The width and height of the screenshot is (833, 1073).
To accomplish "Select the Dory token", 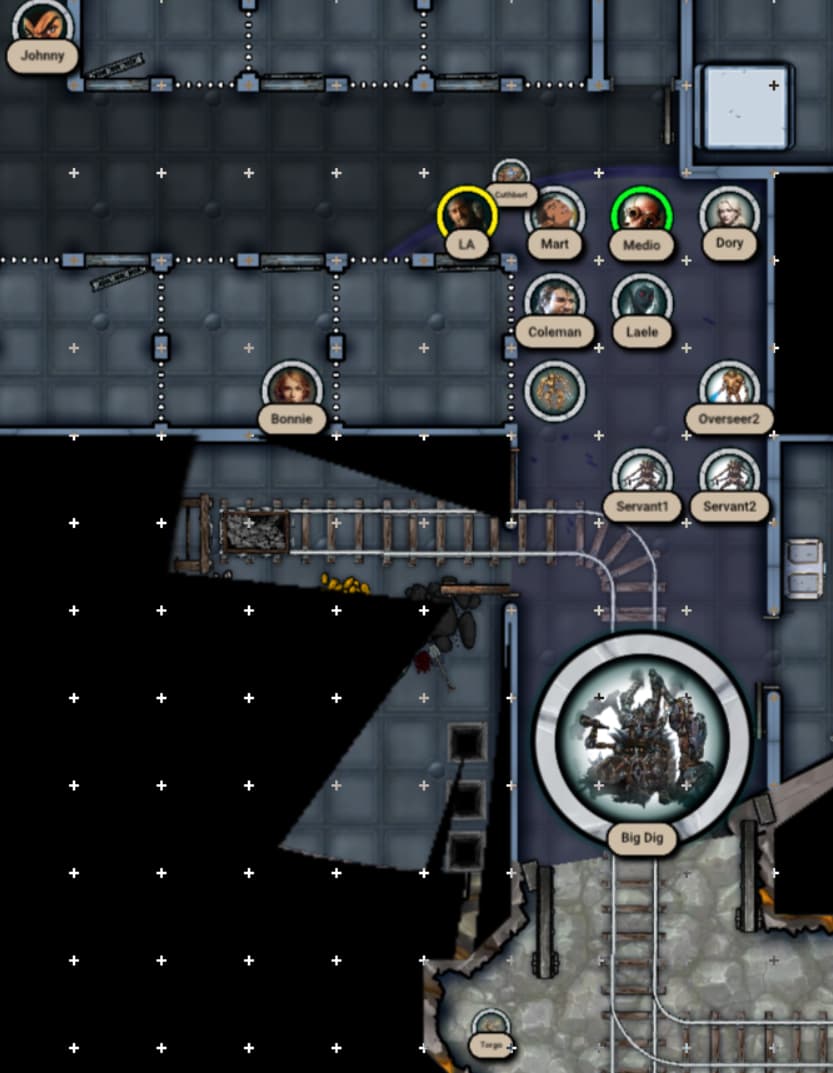I will pos(729,214).
